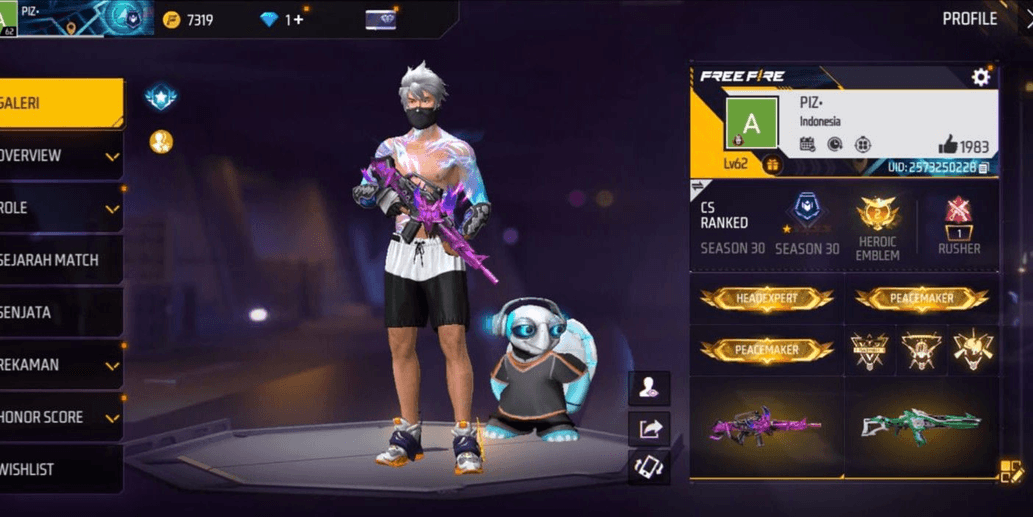Add diamonds with the plus button
The height and width of the screenshot is (517, 1033).
coord(297,19)
